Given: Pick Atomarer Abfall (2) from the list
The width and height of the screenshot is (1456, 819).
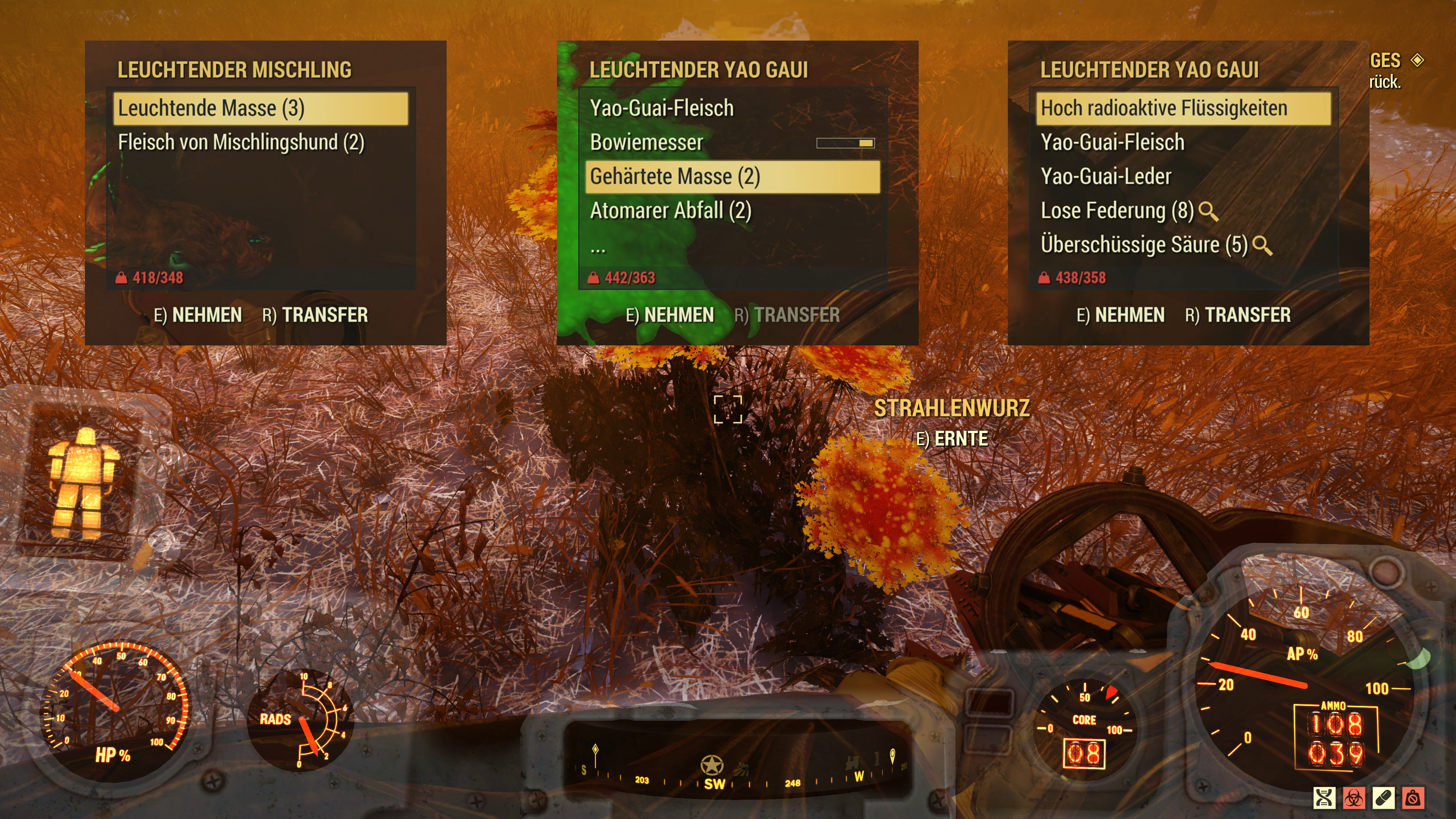Looking at the screenshot, I should (x=670, y=211).
